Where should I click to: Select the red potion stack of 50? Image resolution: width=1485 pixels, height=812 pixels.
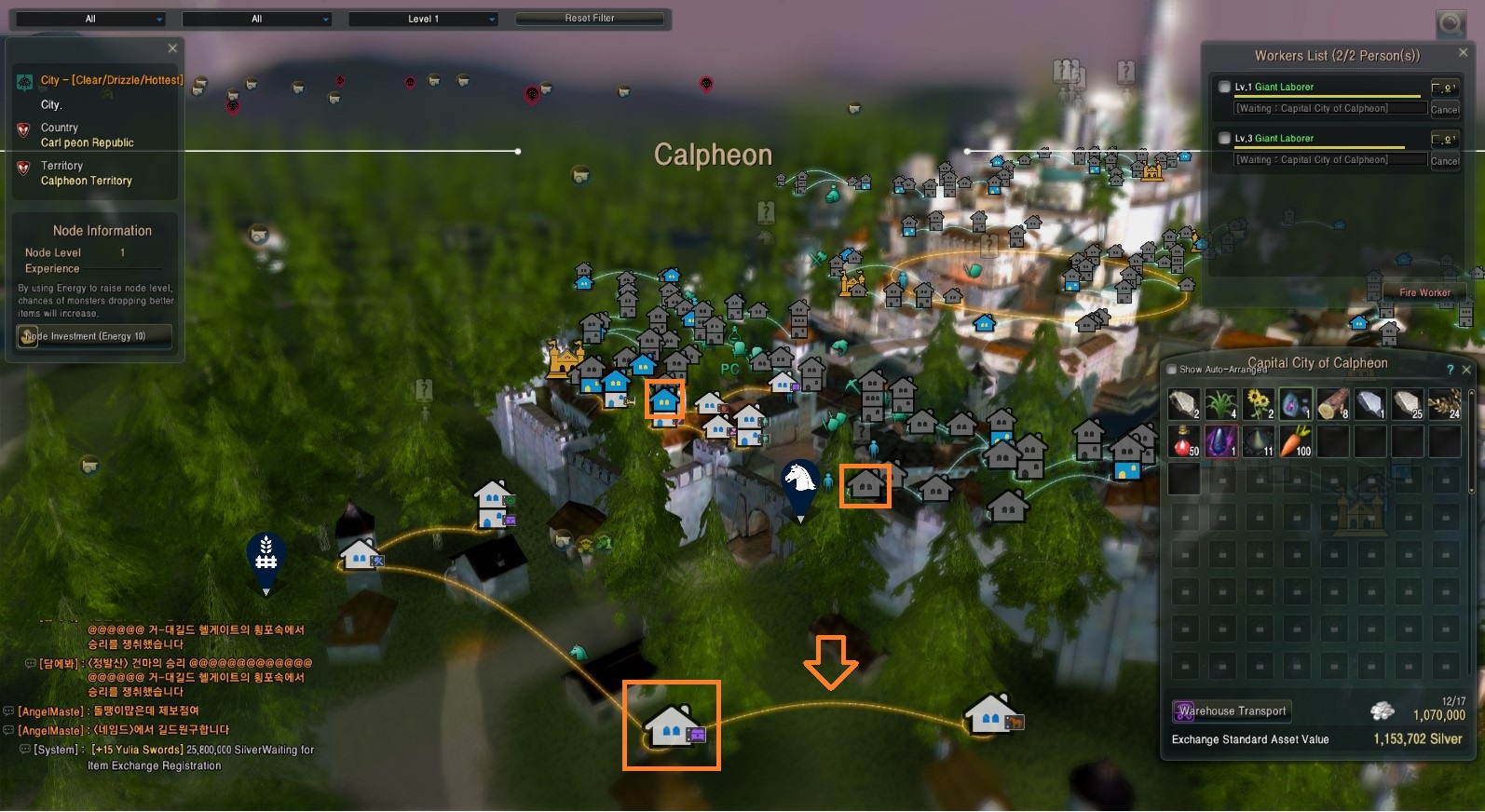[1184, 441]
